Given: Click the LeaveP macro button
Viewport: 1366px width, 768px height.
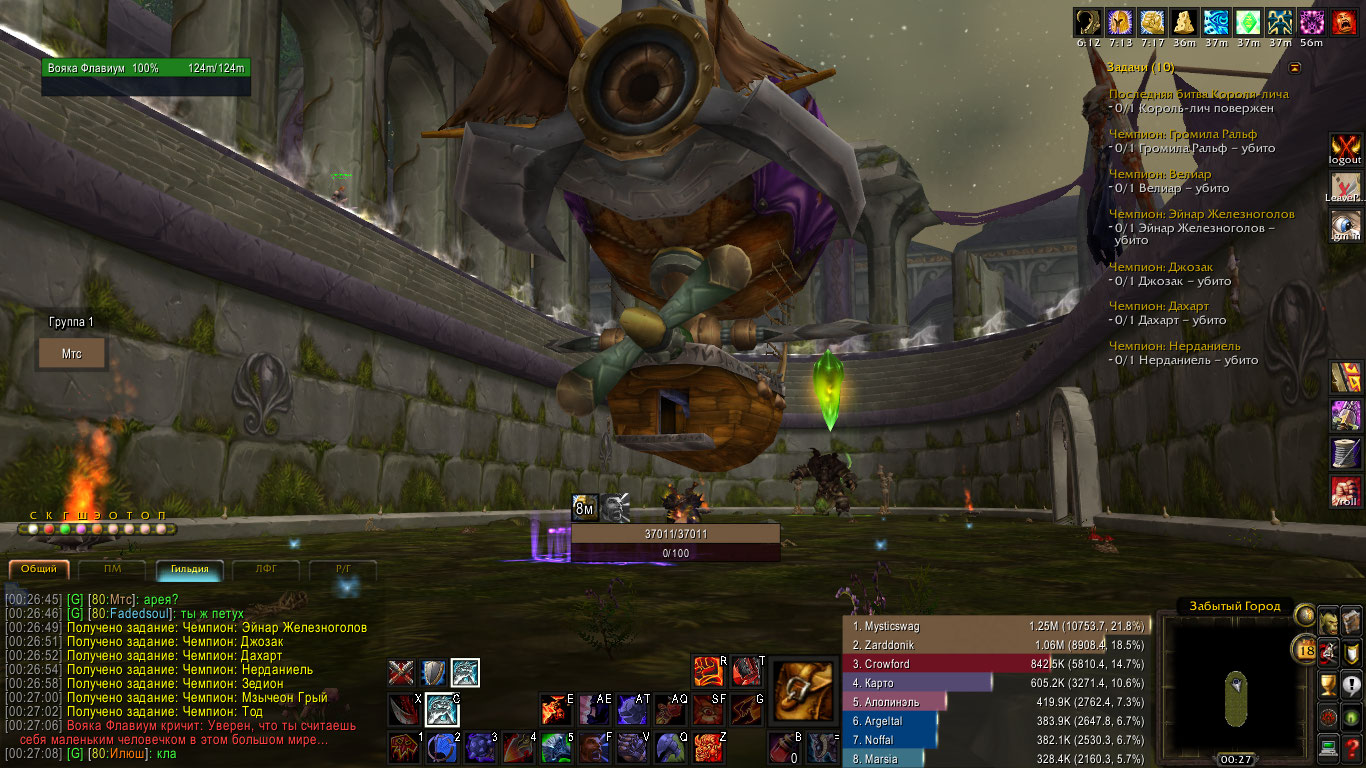Looking at the screenshot, I should pos(1345,187).
